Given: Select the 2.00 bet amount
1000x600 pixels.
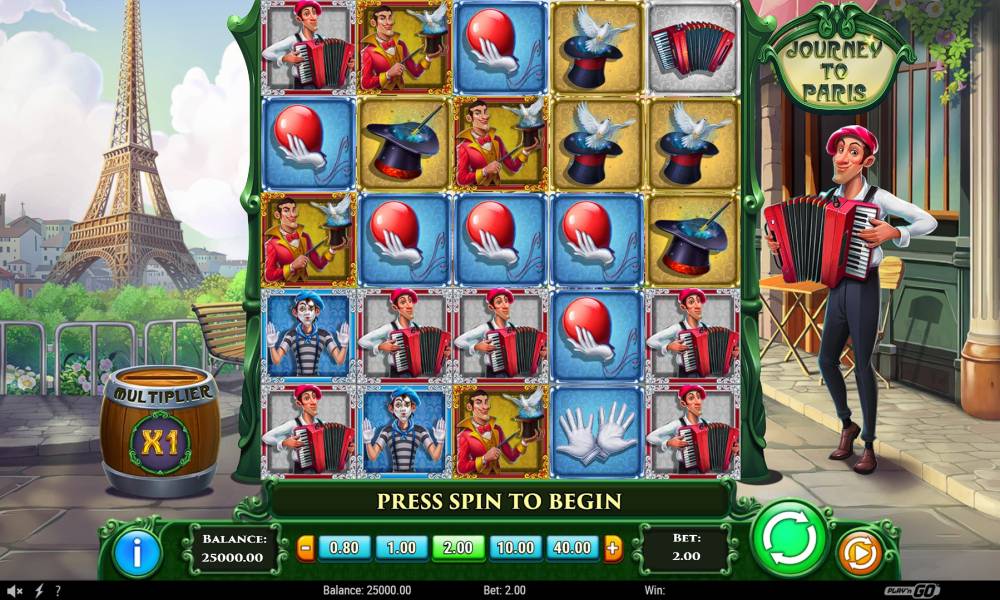Looking at the screenshot, I should click(459, 548).
